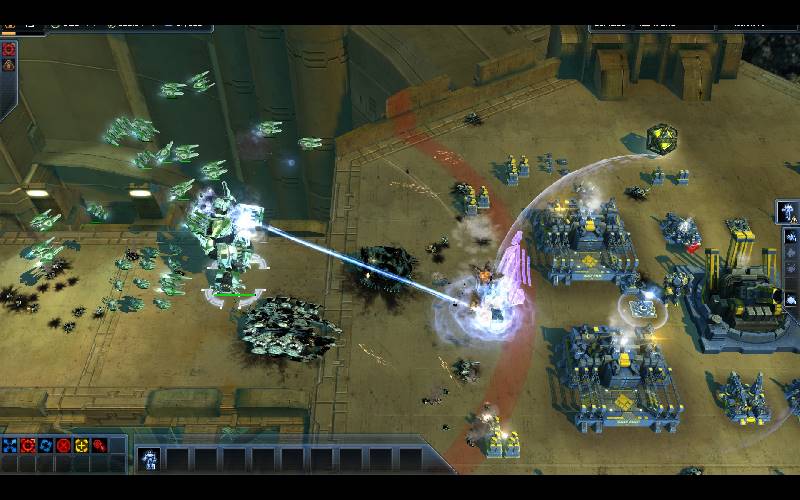Click the red X stop command
This screenshot has width=800, height=500.
64,445
